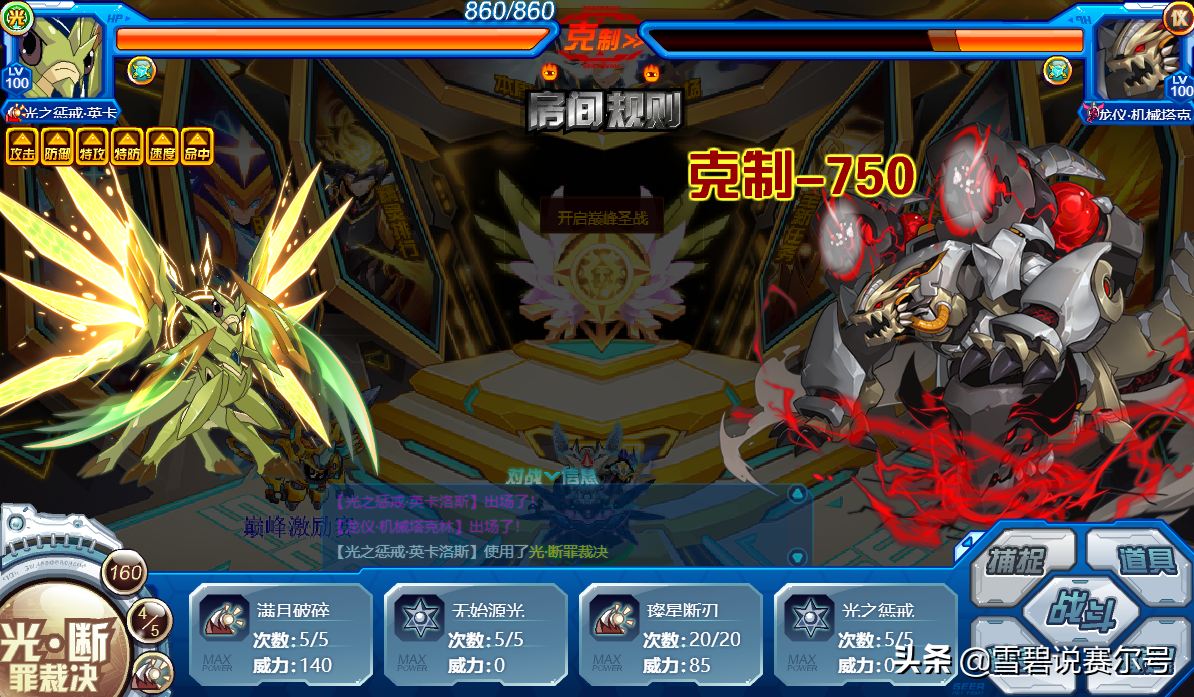1194x697 pixels.
Task: Click the 特攻 special attack buff icon
Action: coord(92,146)
